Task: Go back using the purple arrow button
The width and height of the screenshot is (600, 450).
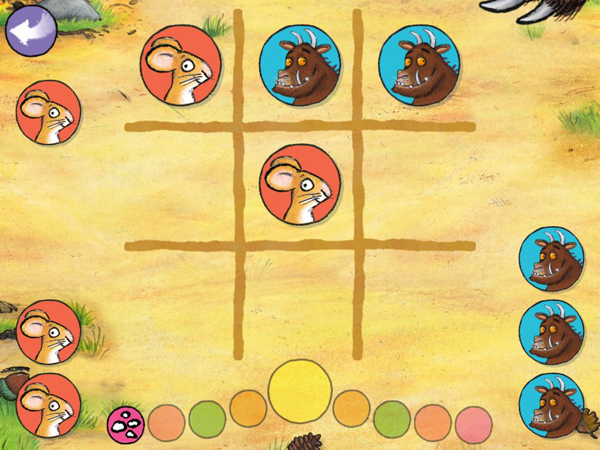Action: point(30,31)
